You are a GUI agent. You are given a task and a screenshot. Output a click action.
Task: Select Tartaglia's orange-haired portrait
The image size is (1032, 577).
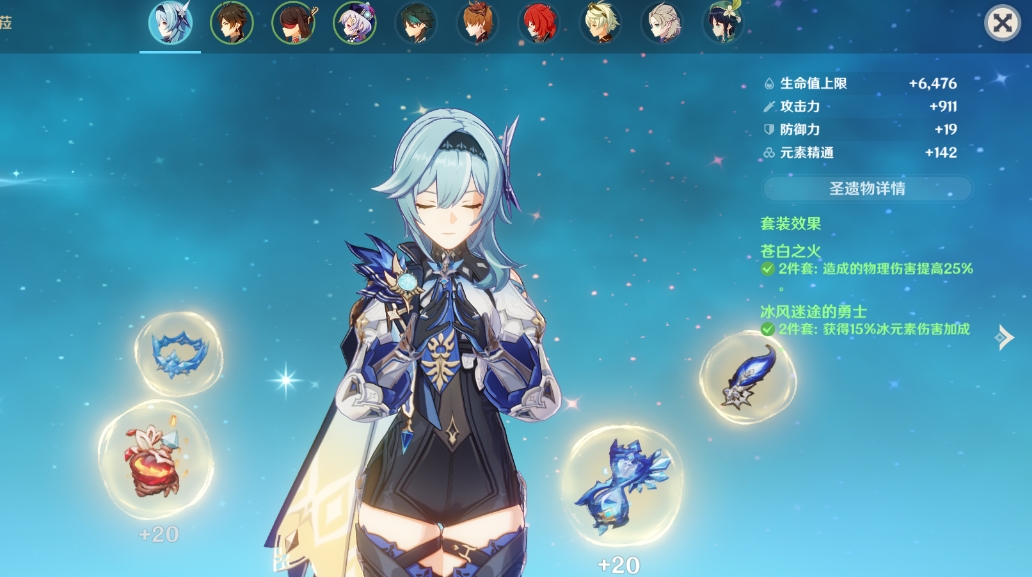coord(477,23)
